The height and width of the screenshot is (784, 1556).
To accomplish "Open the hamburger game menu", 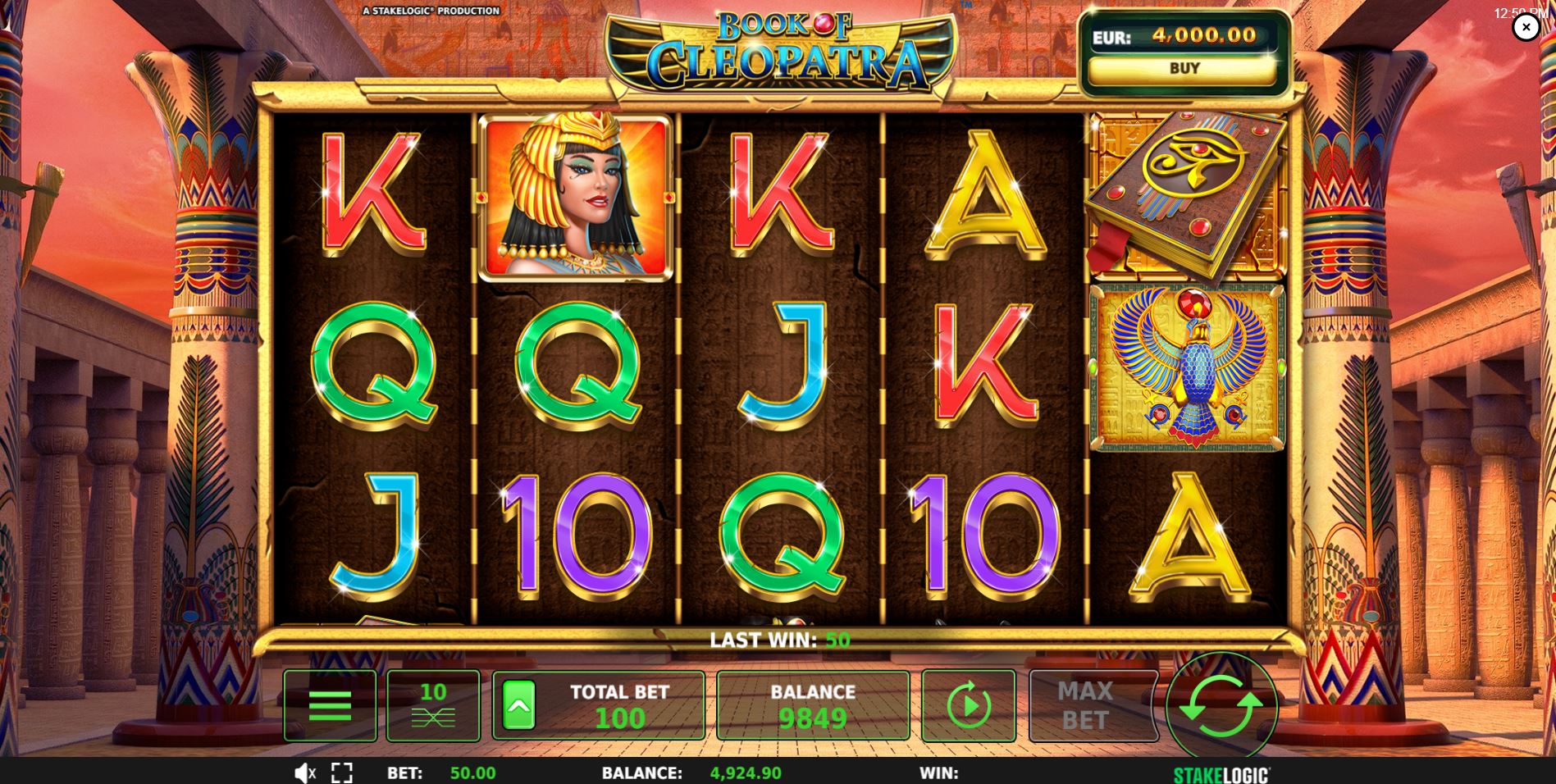I will pos(330,704).
